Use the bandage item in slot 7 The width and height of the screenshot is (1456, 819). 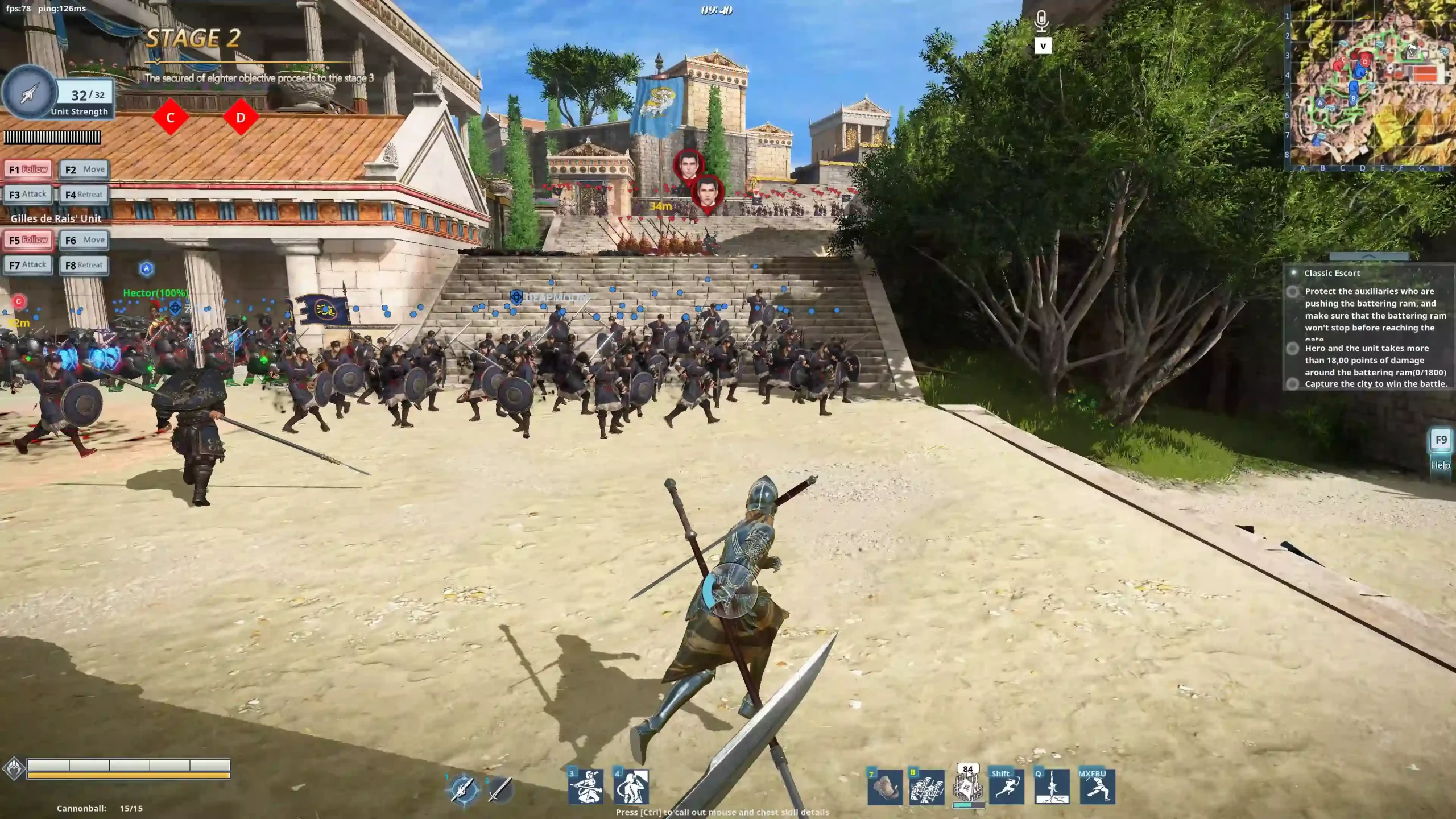[885, 788]
